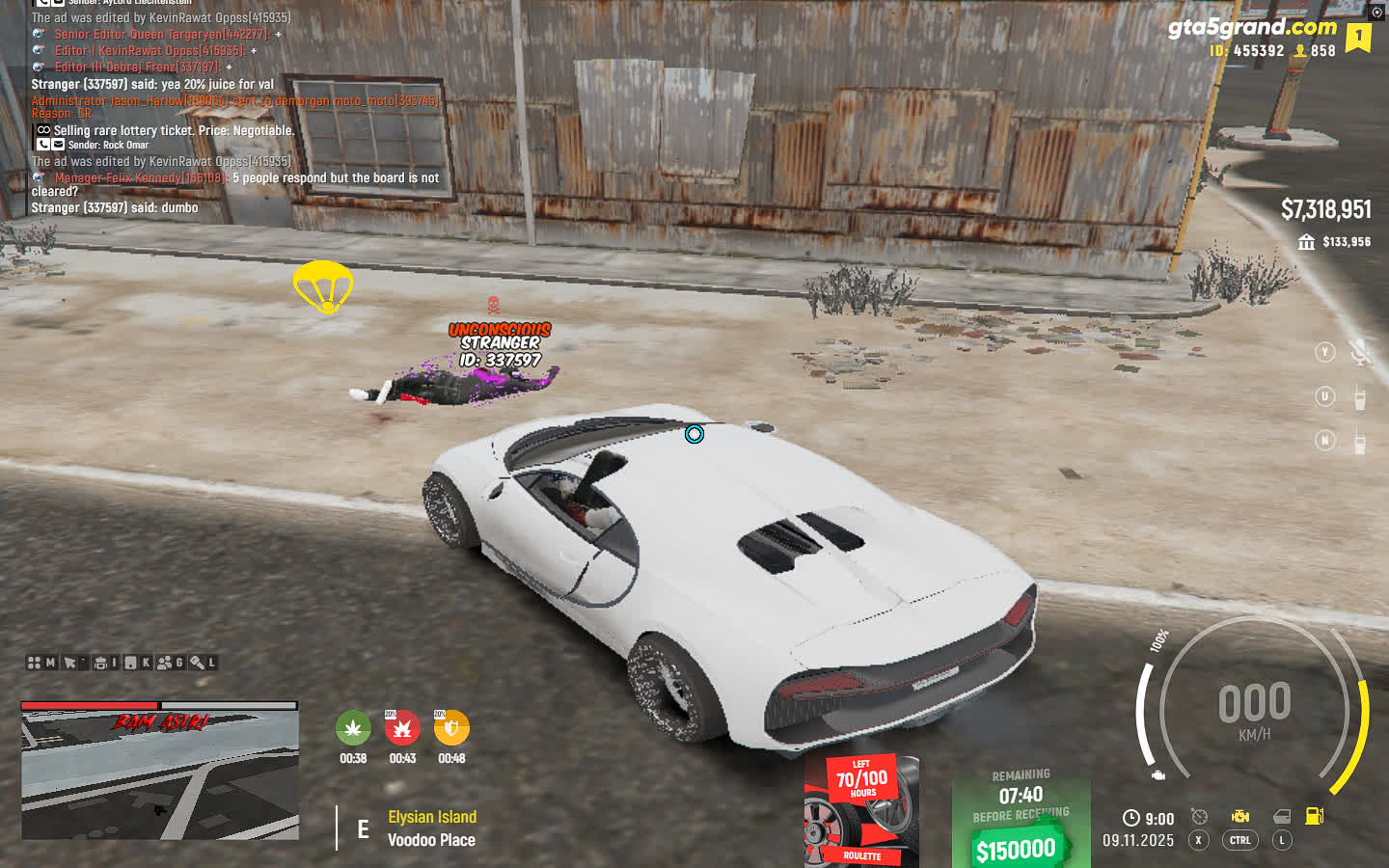Screen dimensions: 1389x868
Task: Click the green cannabis leaf buff icon
Action: 353,728
